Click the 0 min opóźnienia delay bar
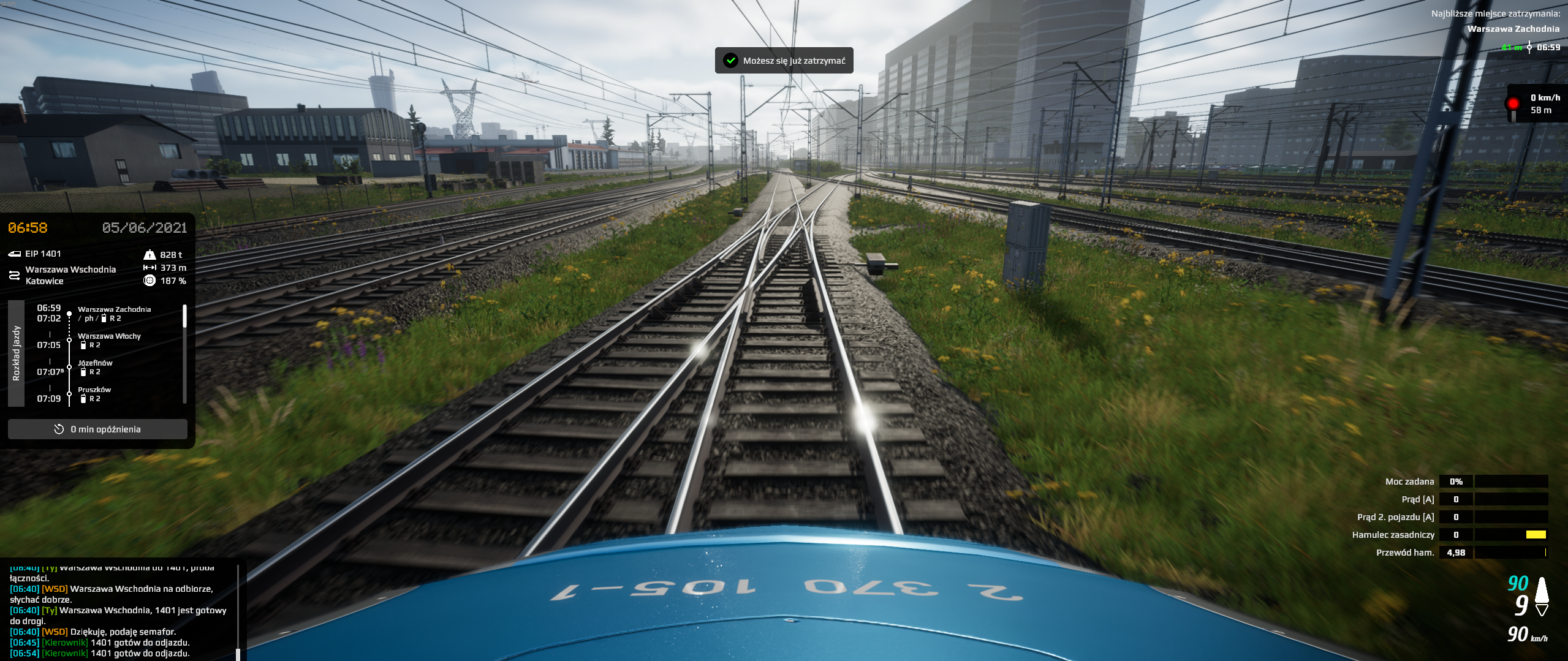Screen dimensions: 1568x661 97,429
